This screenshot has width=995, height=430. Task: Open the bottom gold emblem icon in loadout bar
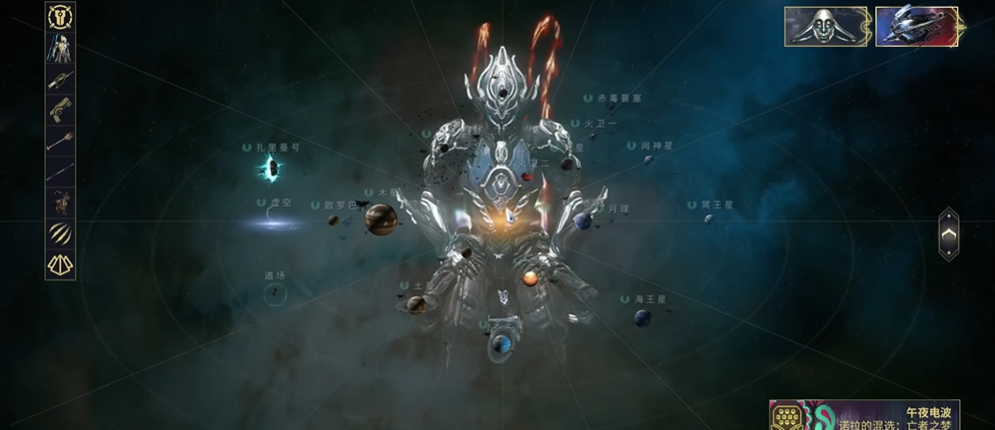pos(61,264)
